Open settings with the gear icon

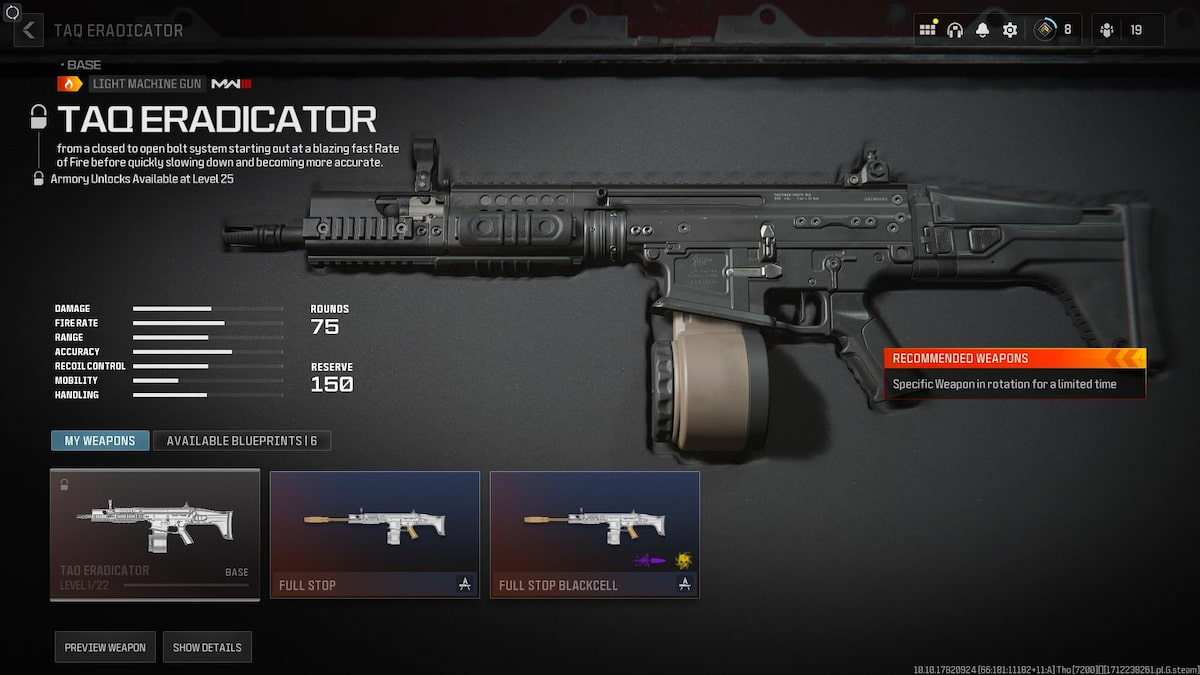coord(1010,30)
